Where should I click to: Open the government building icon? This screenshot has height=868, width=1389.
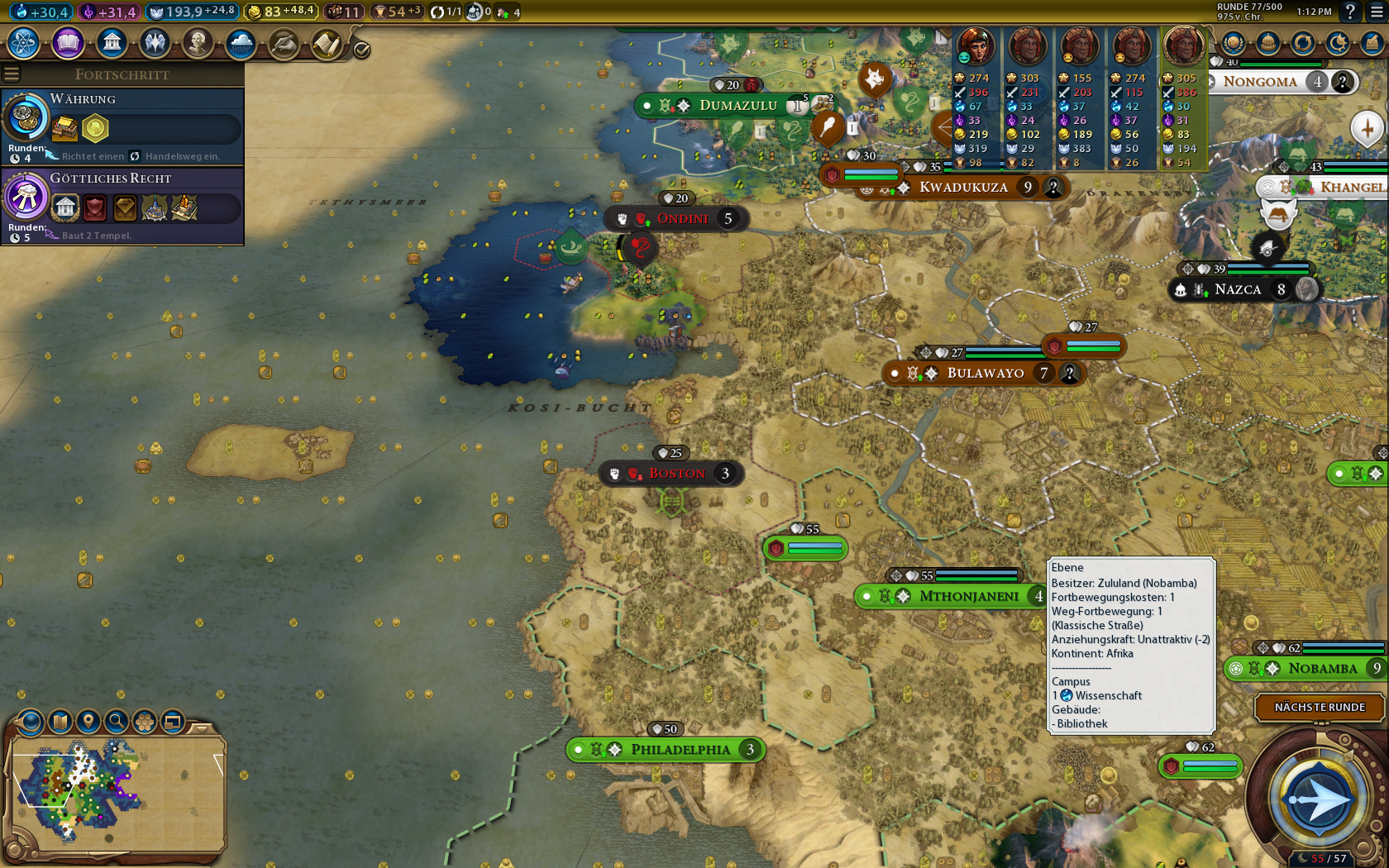(x=112, y=42)
